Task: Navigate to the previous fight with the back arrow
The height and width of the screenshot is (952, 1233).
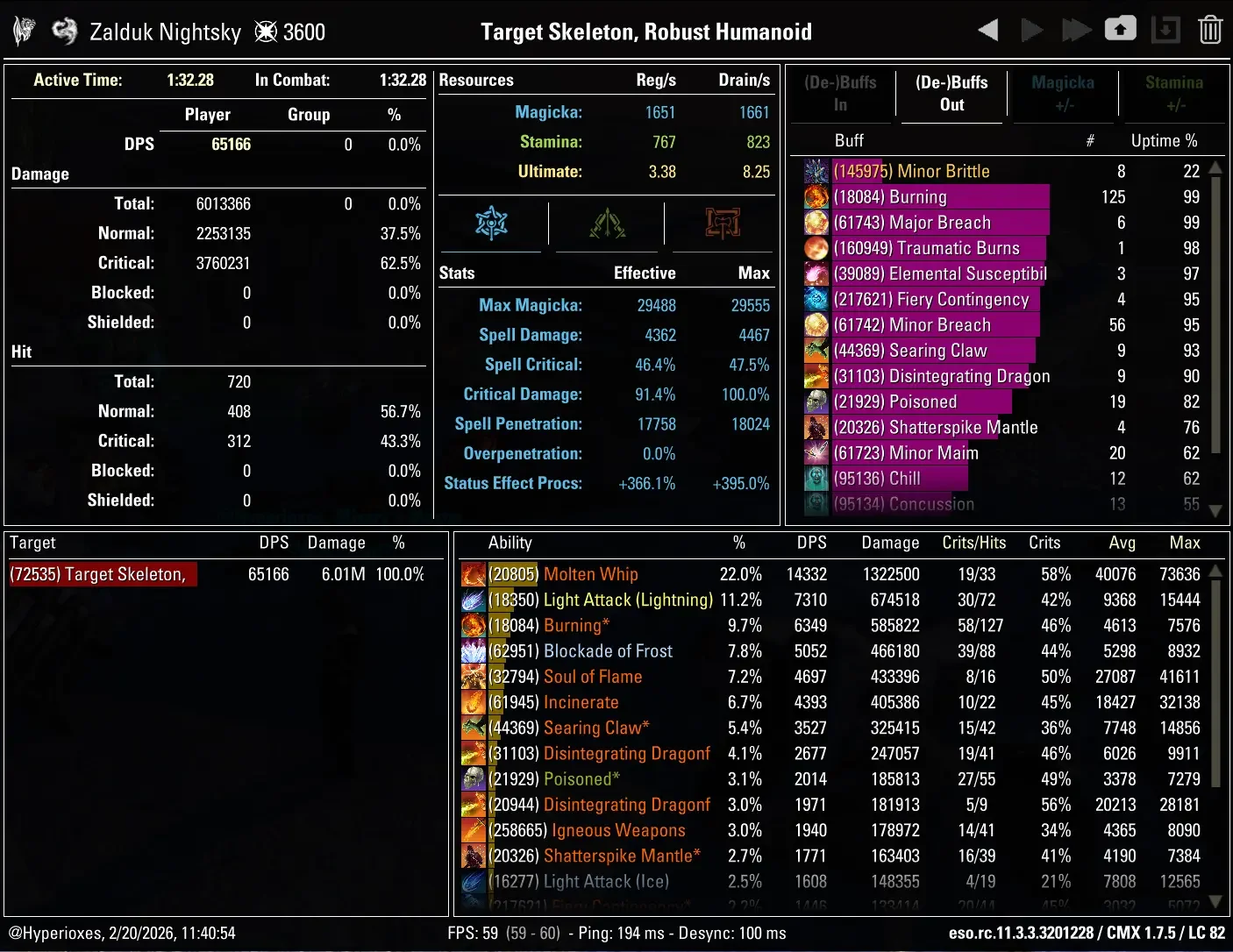Action: click(987, 29)
